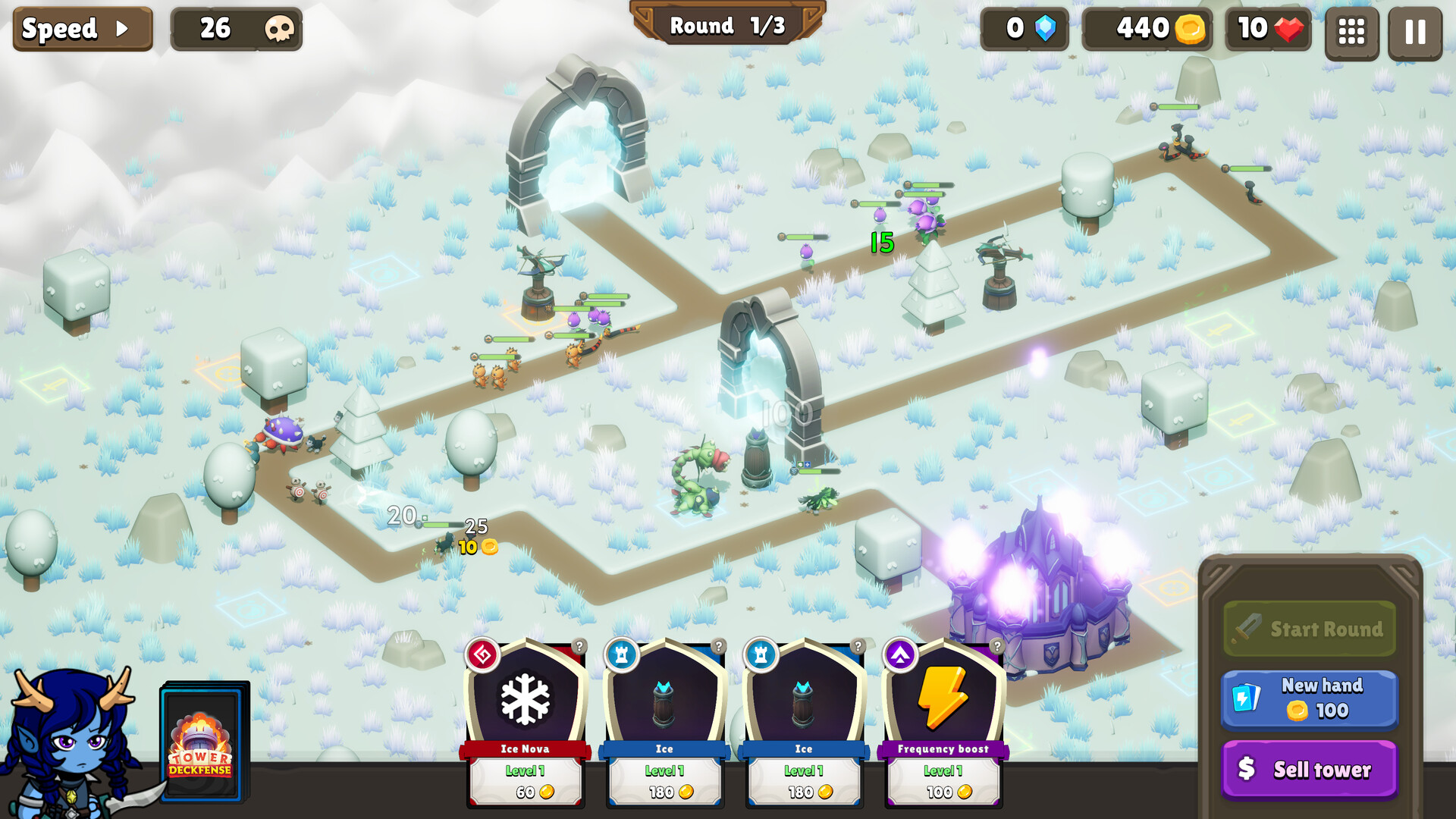1456x819 pixels.
Task: Pause the game with the pause icon
Action: 1415,30
